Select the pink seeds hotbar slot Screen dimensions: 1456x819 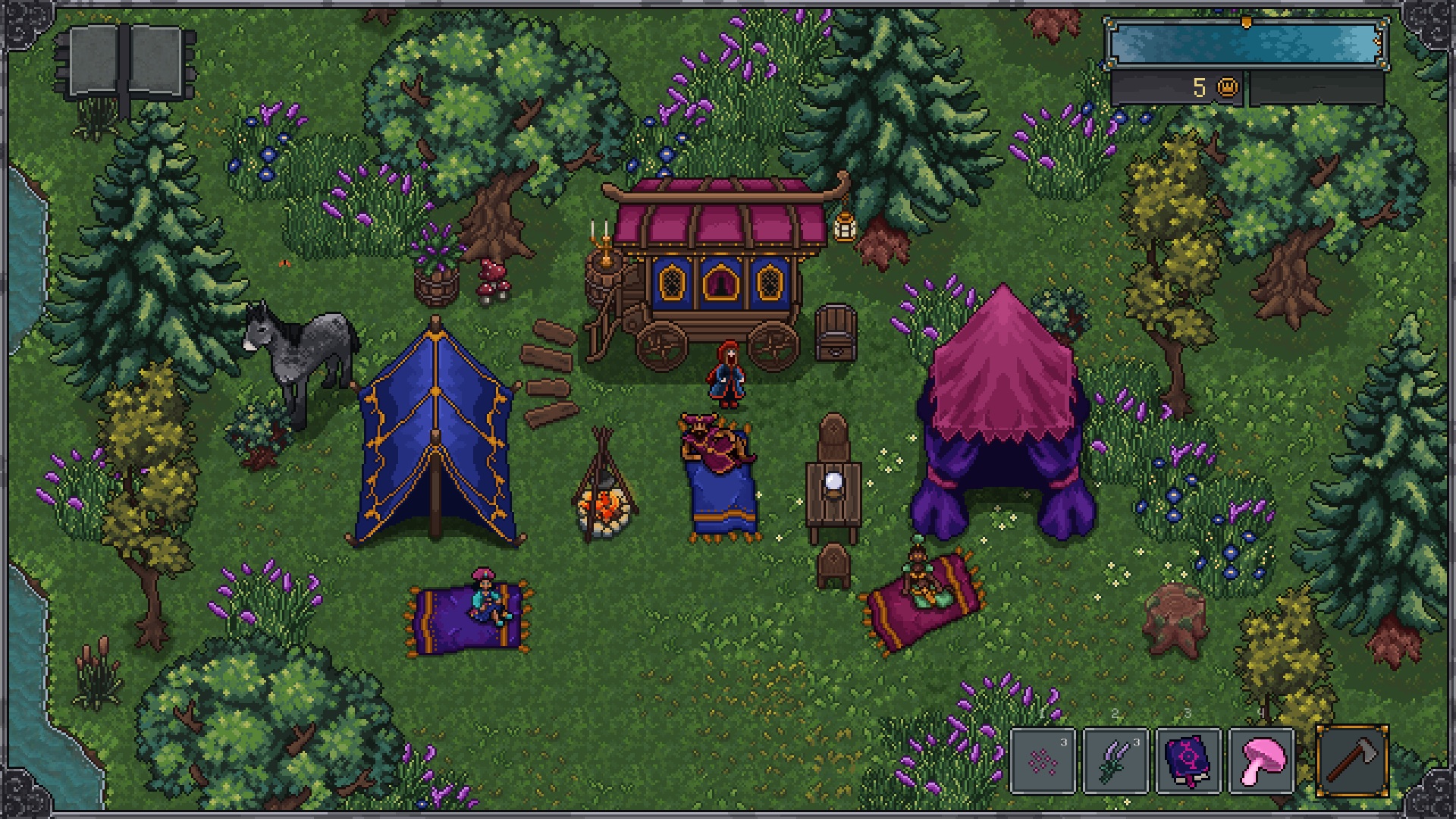point(1043,760)
